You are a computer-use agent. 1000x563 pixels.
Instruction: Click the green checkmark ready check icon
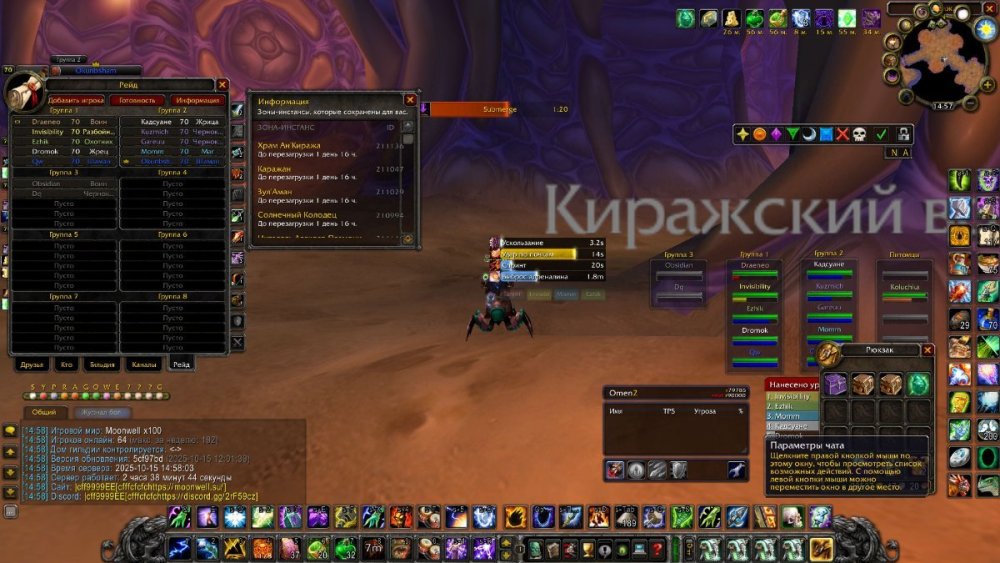tap(881, 133)
